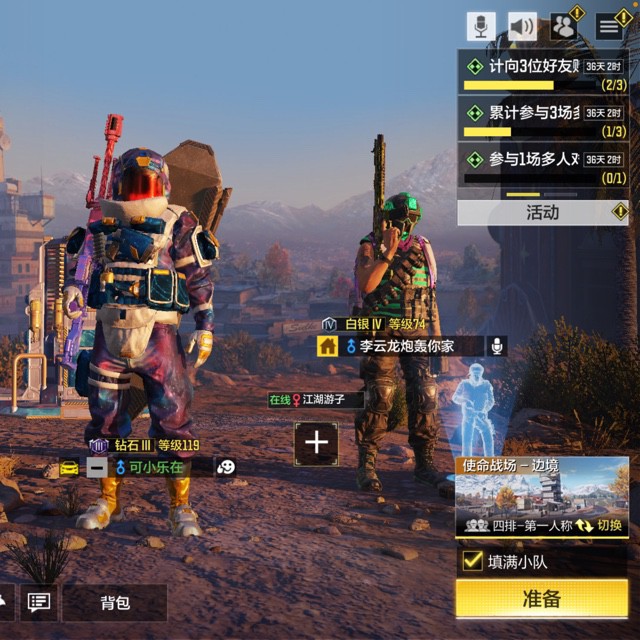
Task: Click the emote face icon beside 可小乐在
Action: point(226,467)
